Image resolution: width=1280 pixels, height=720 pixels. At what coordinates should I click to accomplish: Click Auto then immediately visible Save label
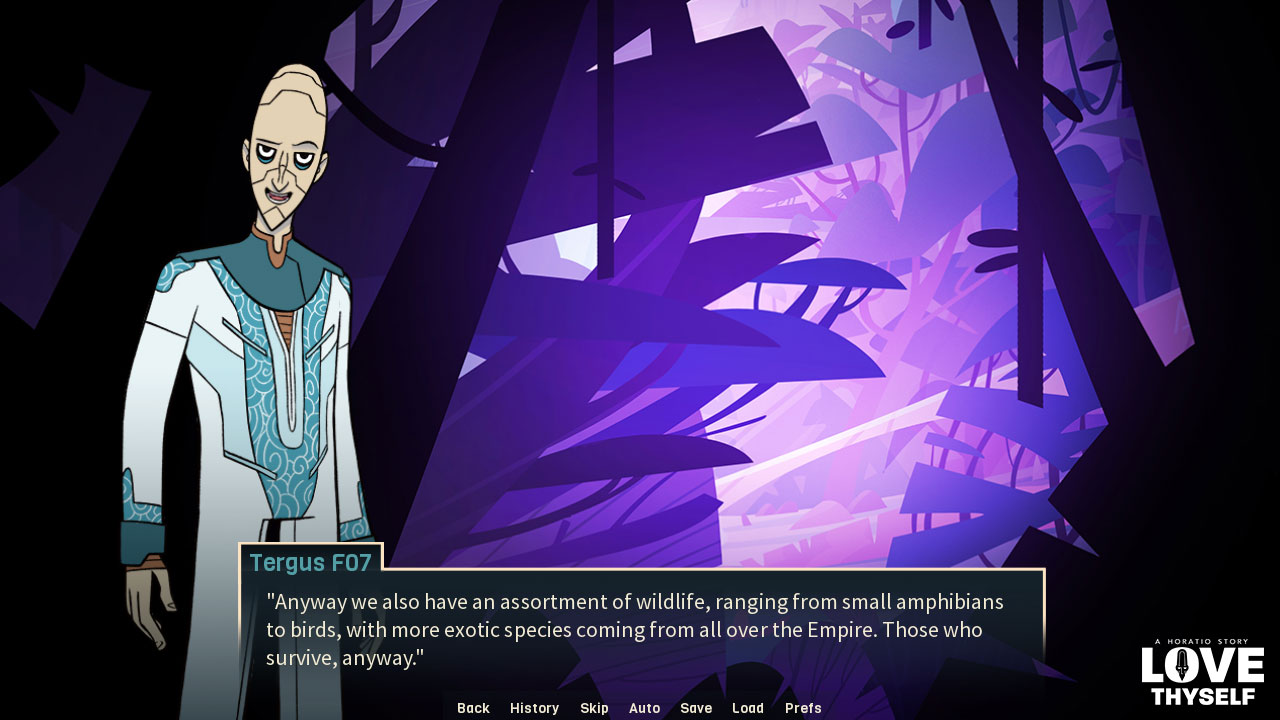(696, 708)
